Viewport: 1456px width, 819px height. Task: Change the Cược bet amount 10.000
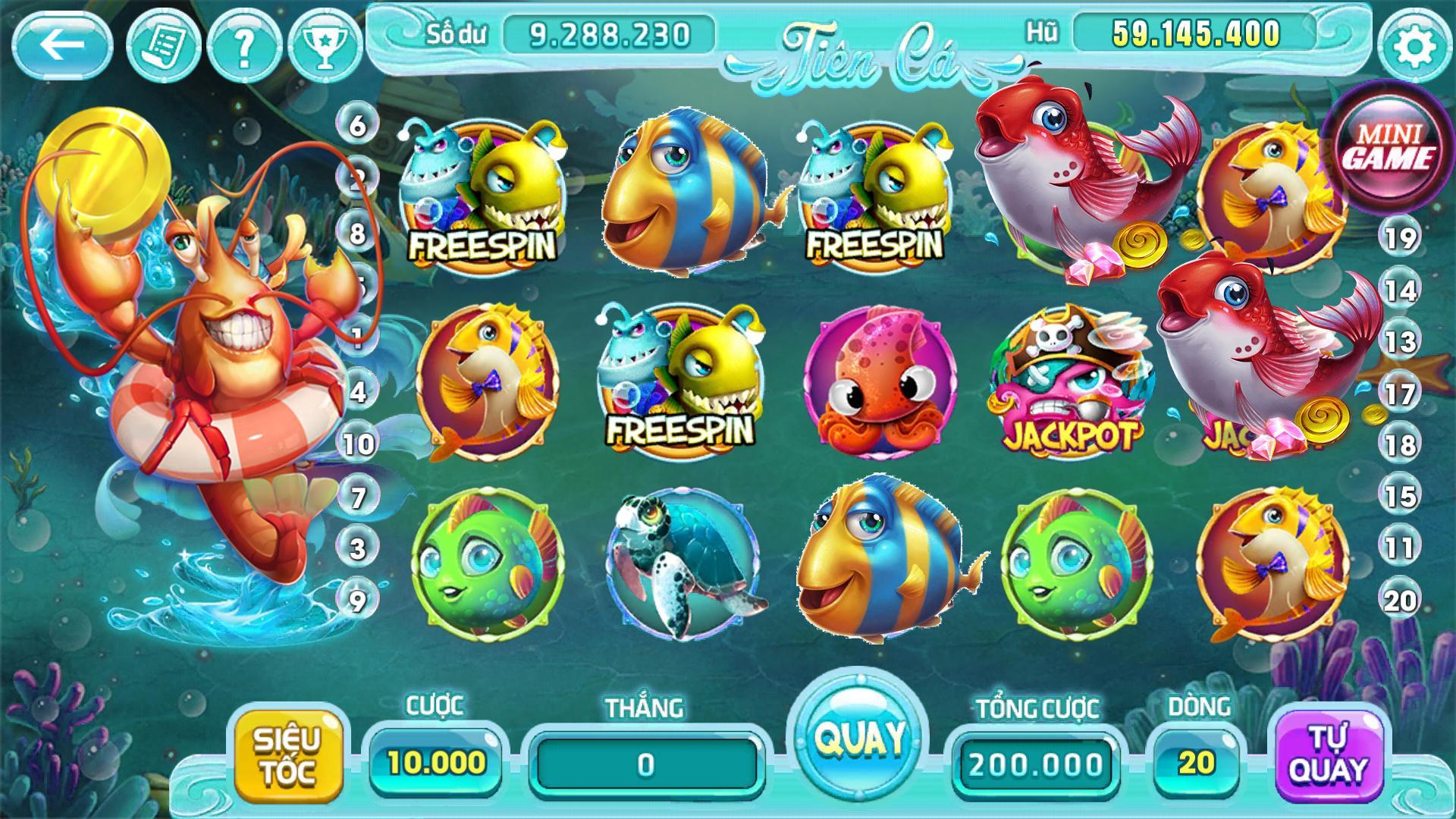click(x=436, y=762)
